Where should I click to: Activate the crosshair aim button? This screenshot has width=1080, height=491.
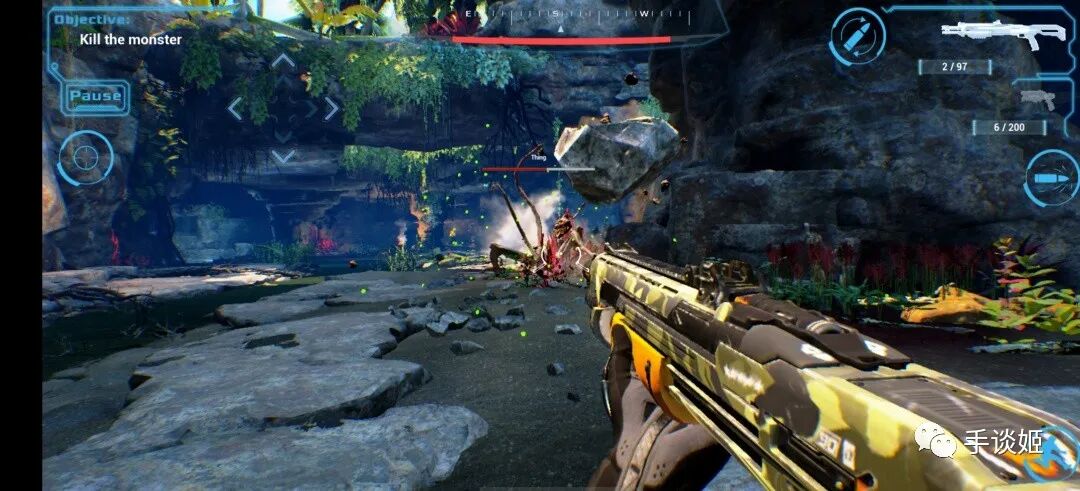point(85,158)
